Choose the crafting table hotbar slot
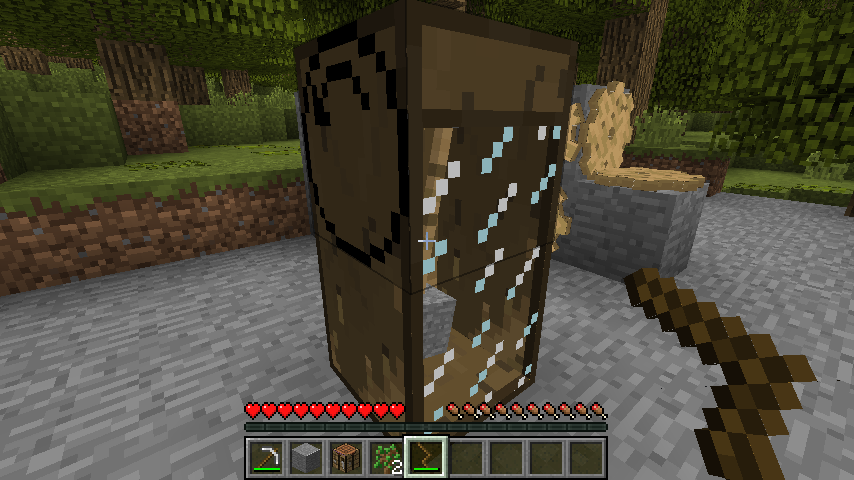 (x=345, y=457)
